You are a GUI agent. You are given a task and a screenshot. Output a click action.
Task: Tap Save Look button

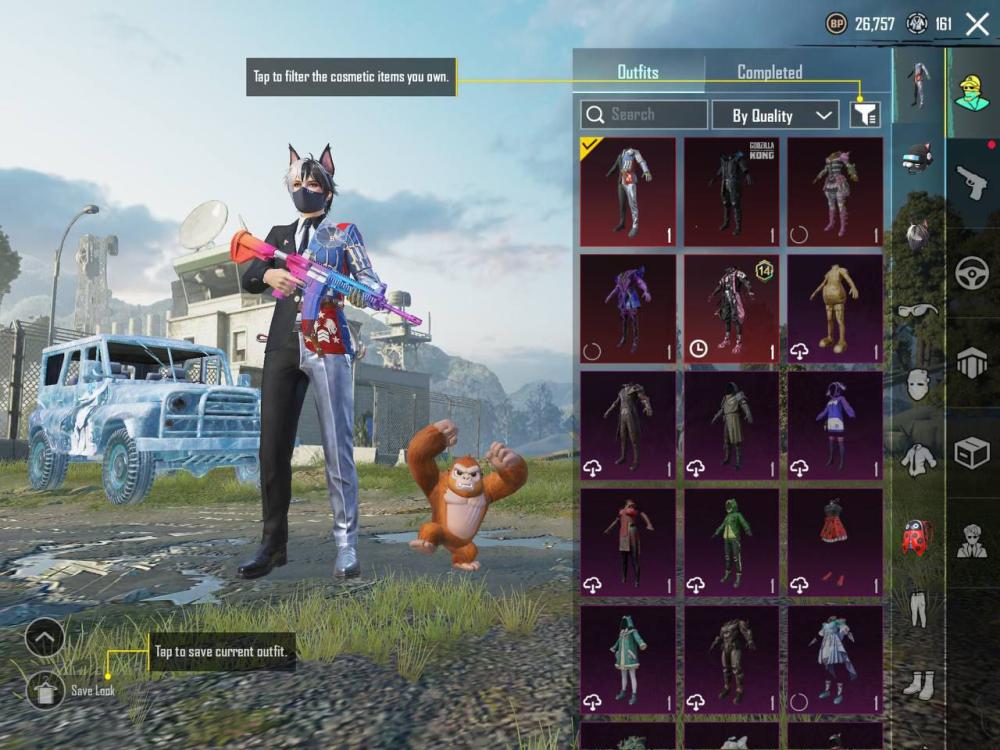click(46, 689)
